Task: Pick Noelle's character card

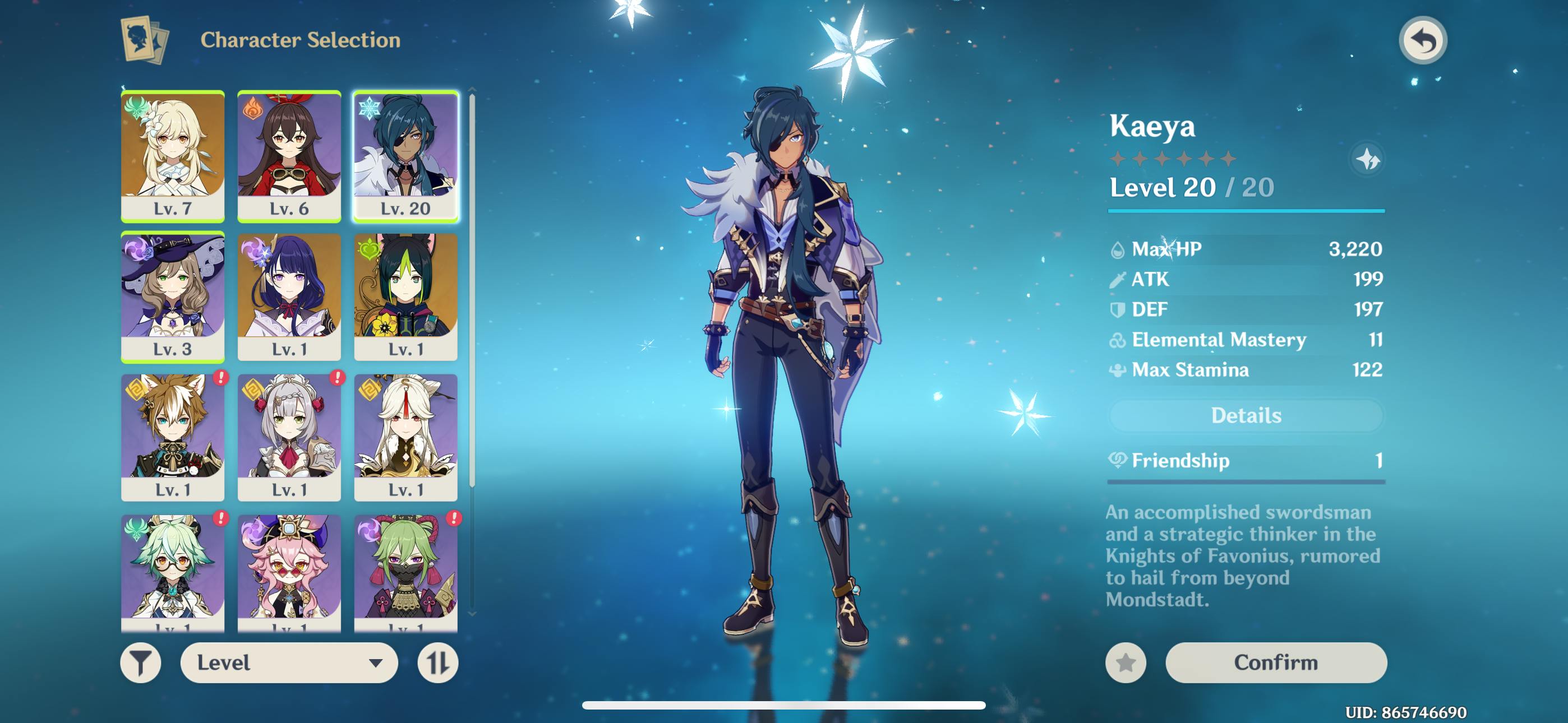Action: click(289, 437)
